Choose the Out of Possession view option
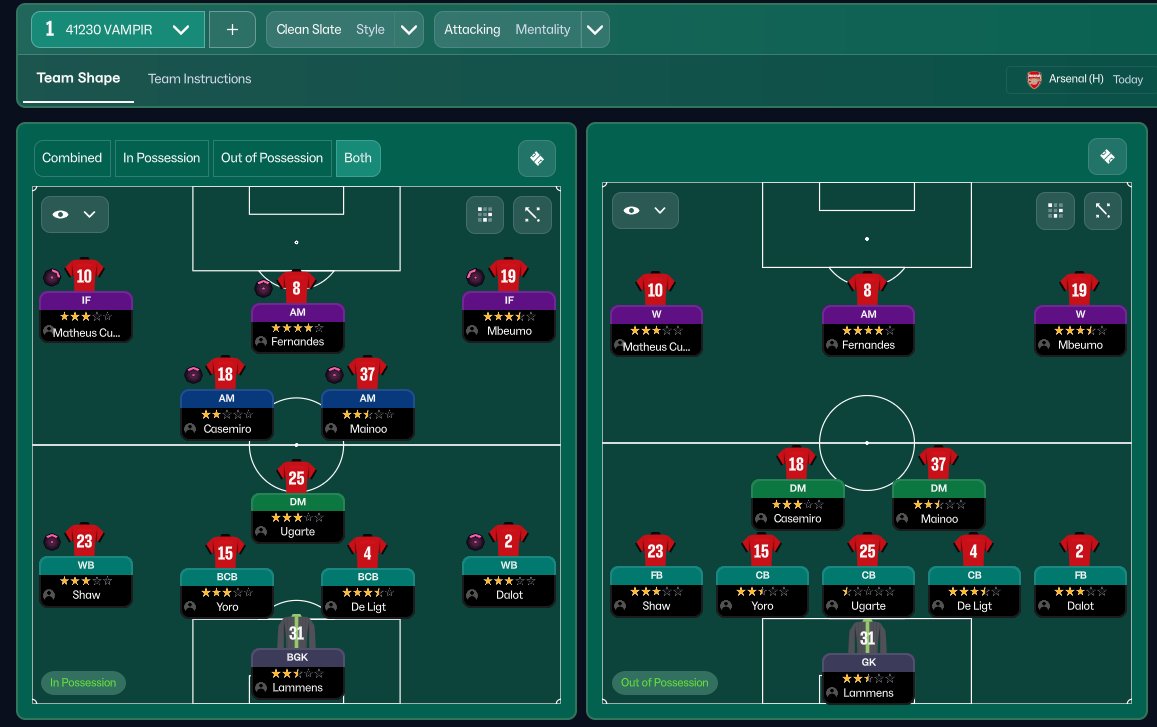 coord(272,158)
